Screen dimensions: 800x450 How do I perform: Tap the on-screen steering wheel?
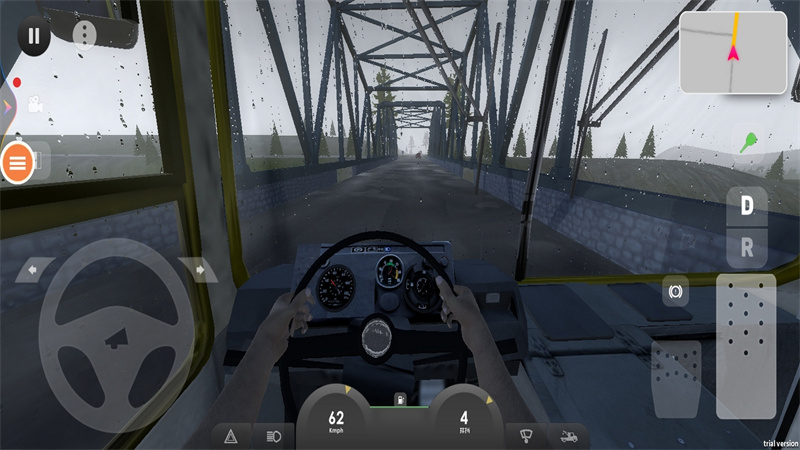pyautogui.click(x=116, y=322)
